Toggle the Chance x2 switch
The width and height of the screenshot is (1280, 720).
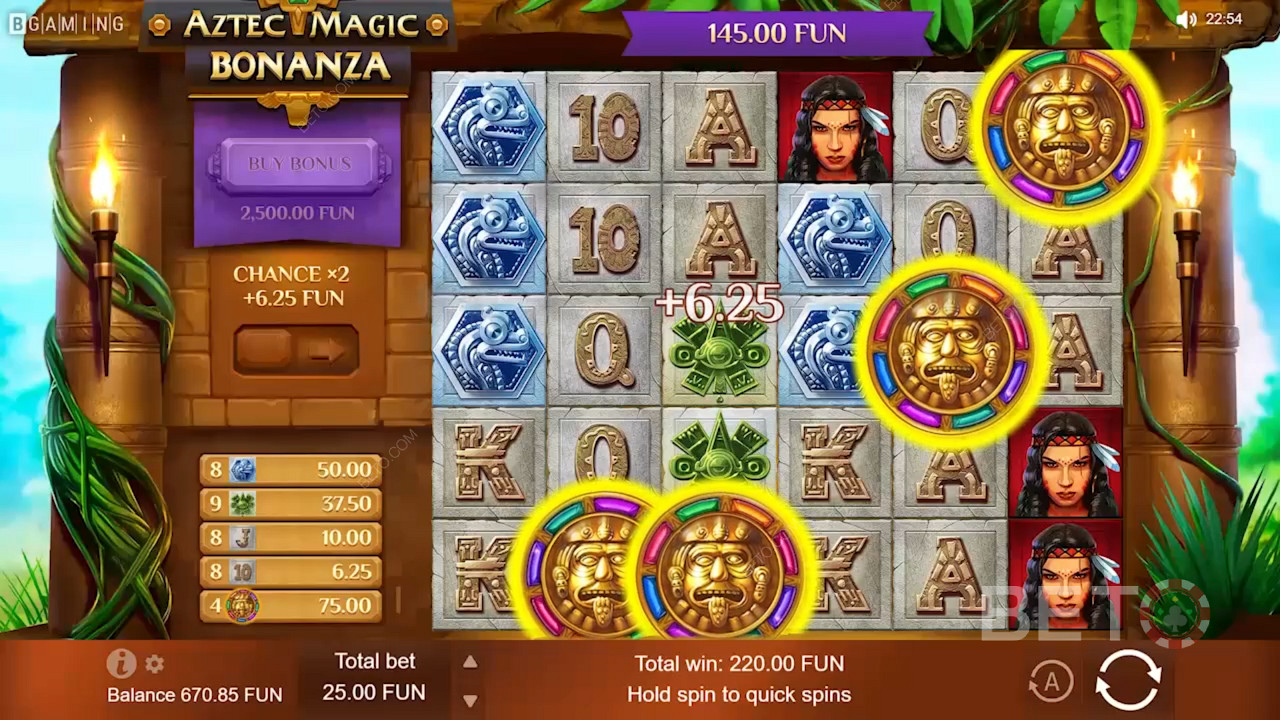(295, 350)
